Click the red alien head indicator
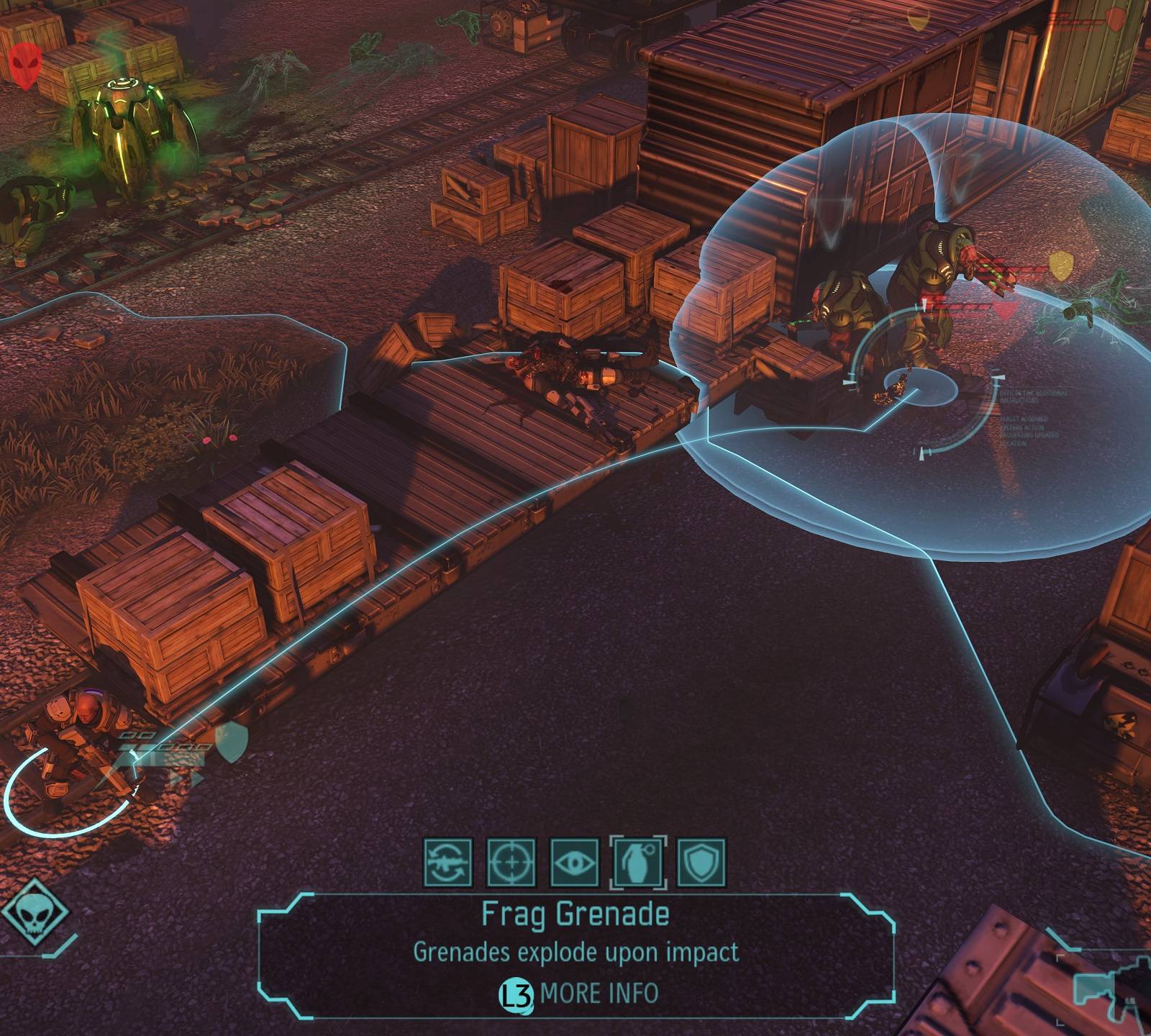The image size is (1151, 1036). [x=26, y=65]
